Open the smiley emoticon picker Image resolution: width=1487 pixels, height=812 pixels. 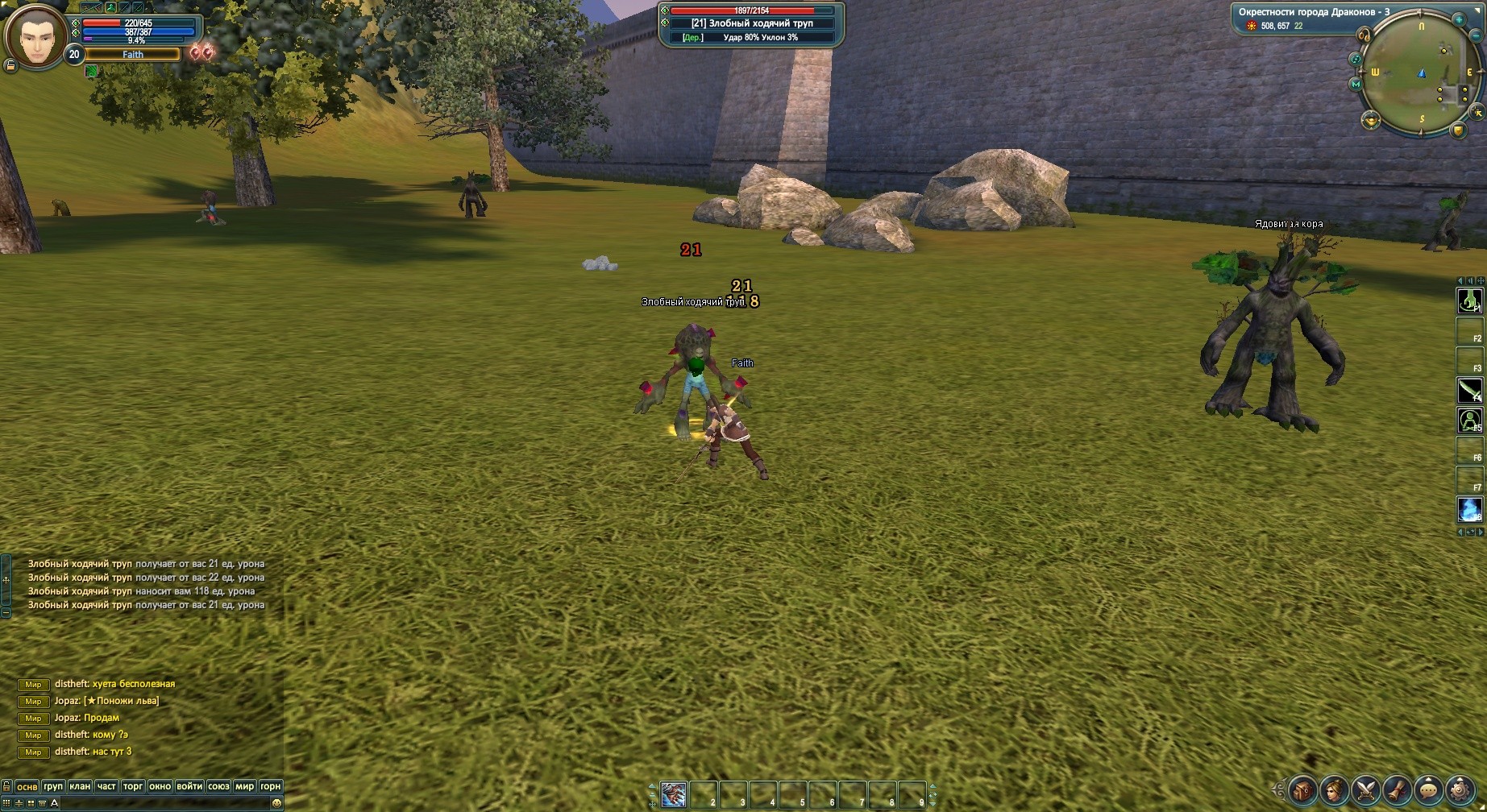coord(277,803)
